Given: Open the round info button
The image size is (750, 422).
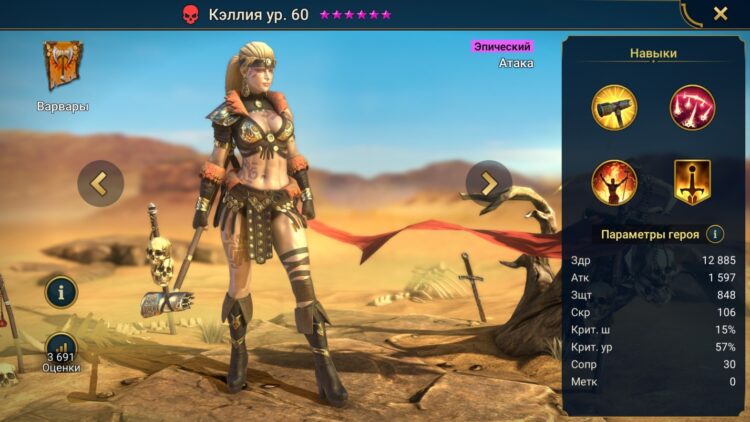Looking at the screenshot, I should (x=61, y=292).
